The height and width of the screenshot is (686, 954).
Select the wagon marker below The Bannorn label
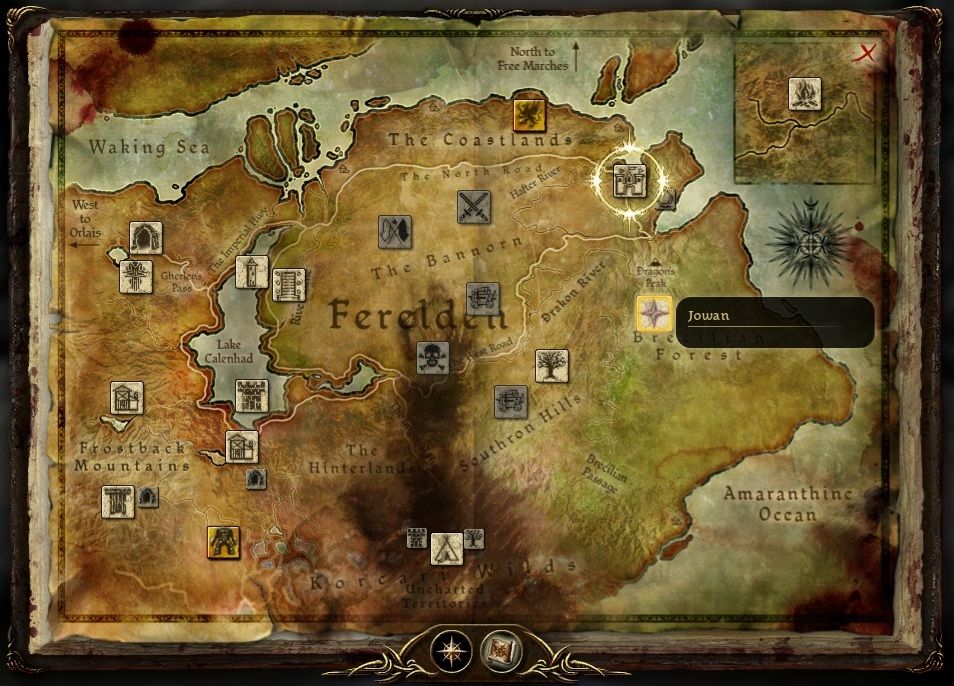click(x=482, y=298)
